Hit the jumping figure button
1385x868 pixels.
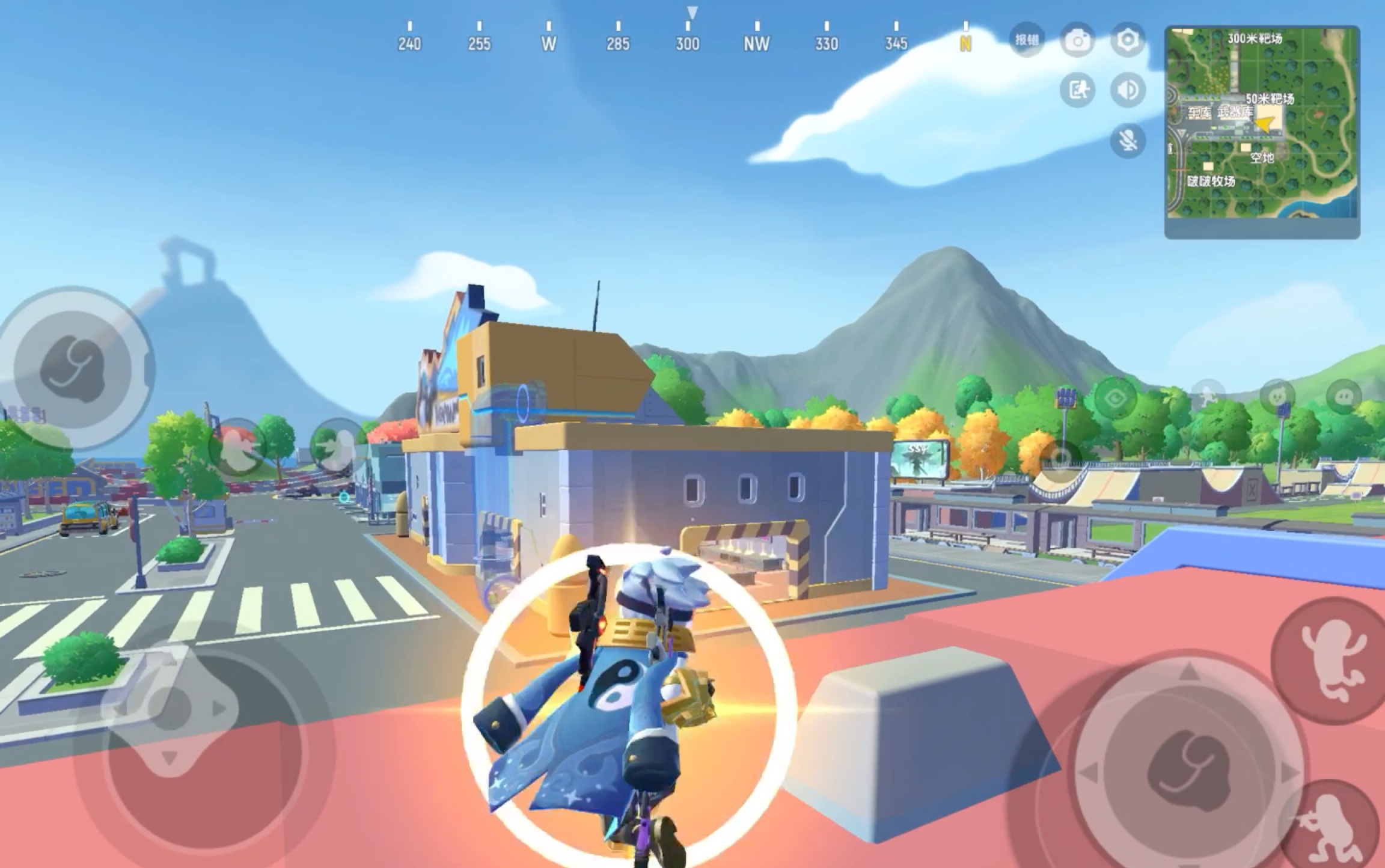pos(1332,660)
